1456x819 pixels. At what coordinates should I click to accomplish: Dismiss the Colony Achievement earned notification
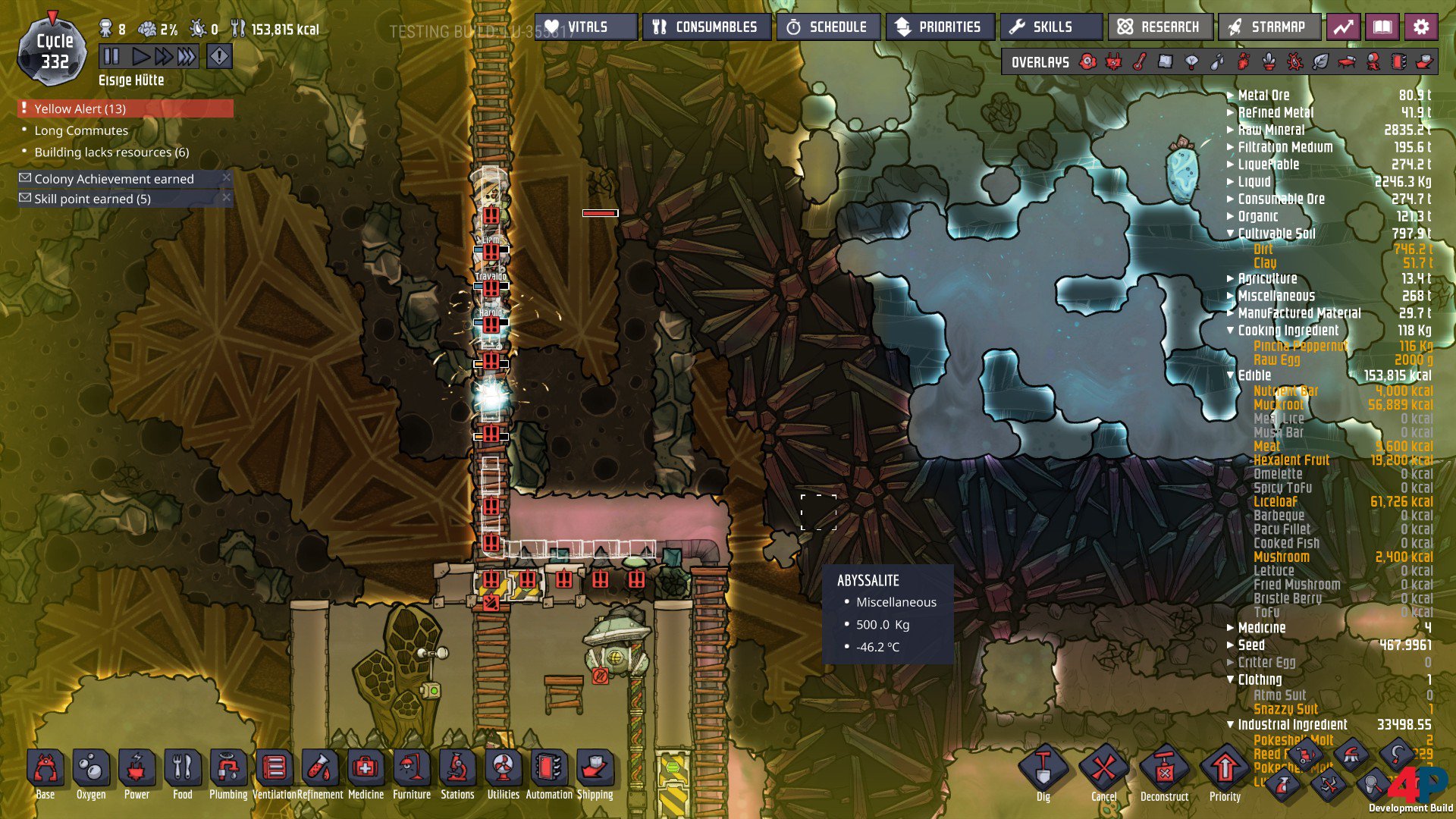(226, 177)
